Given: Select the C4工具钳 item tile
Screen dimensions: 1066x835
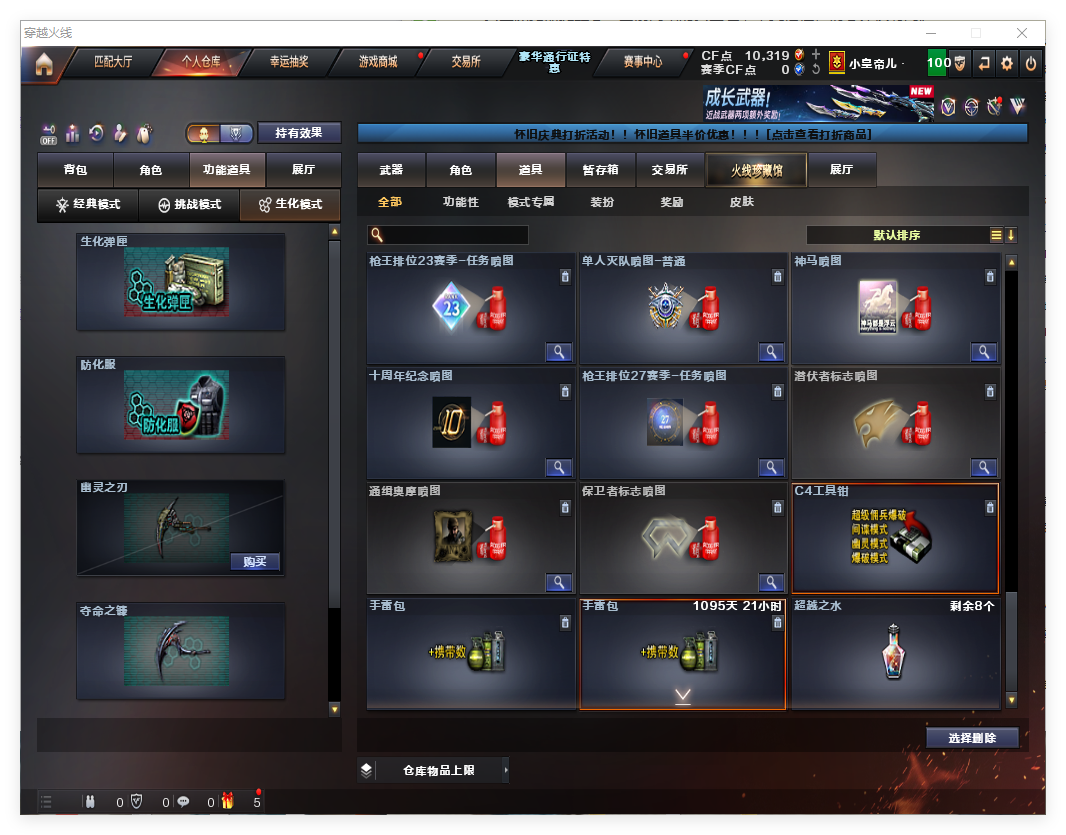Looking at the screenshot, I should (895, 540).
